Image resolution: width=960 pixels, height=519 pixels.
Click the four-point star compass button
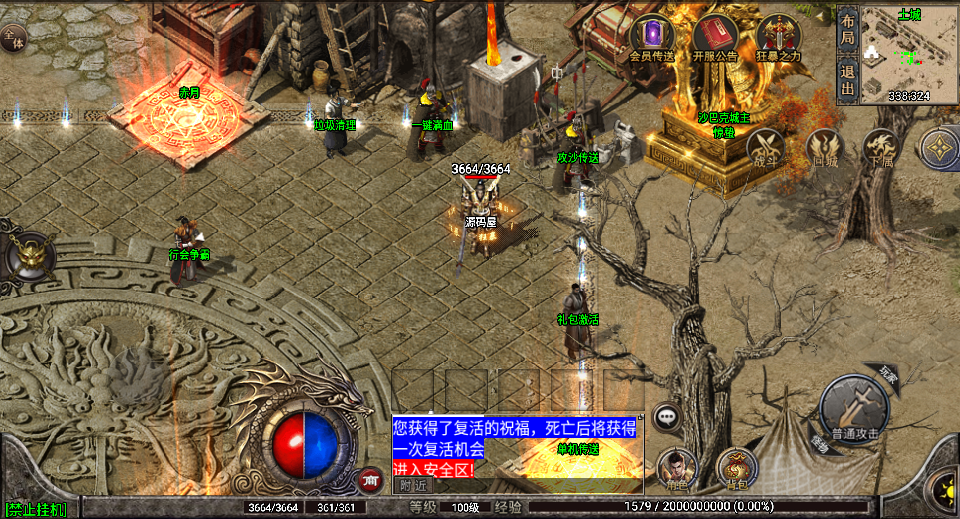pyautogui.click(x=941, y=148)
